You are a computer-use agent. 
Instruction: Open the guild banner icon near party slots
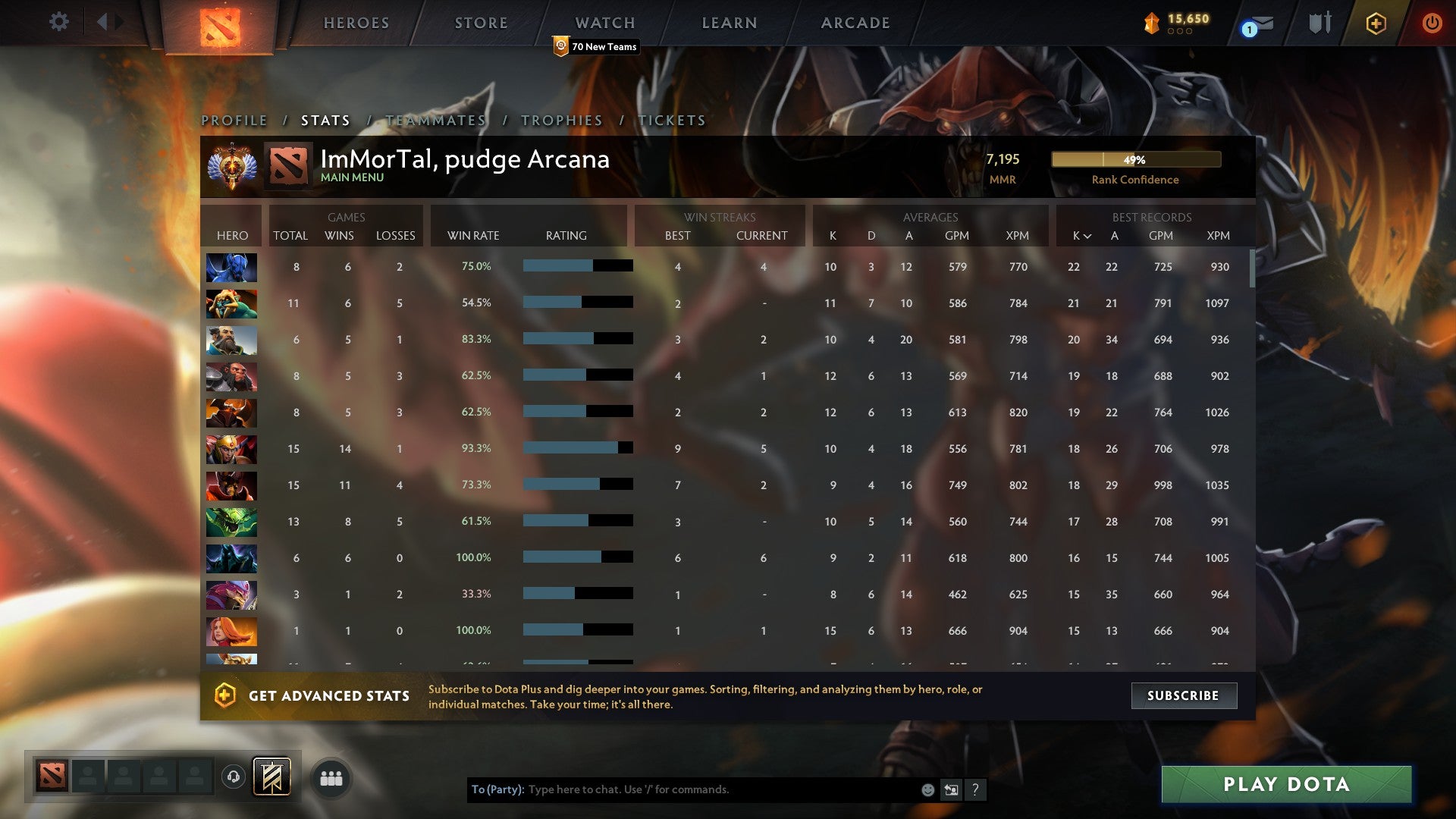point(273,777)
